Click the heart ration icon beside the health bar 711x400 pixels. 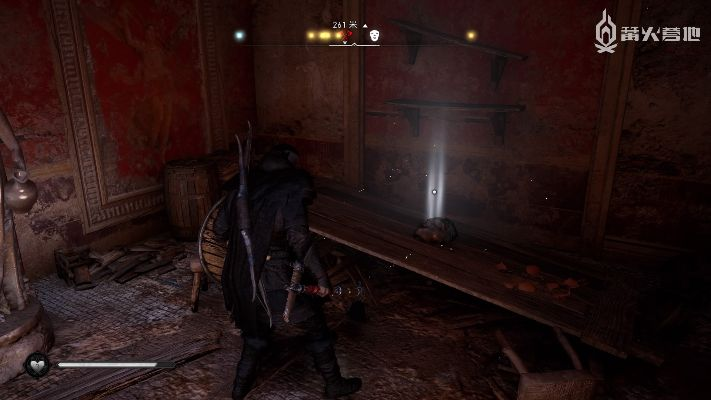click(38, 365)
